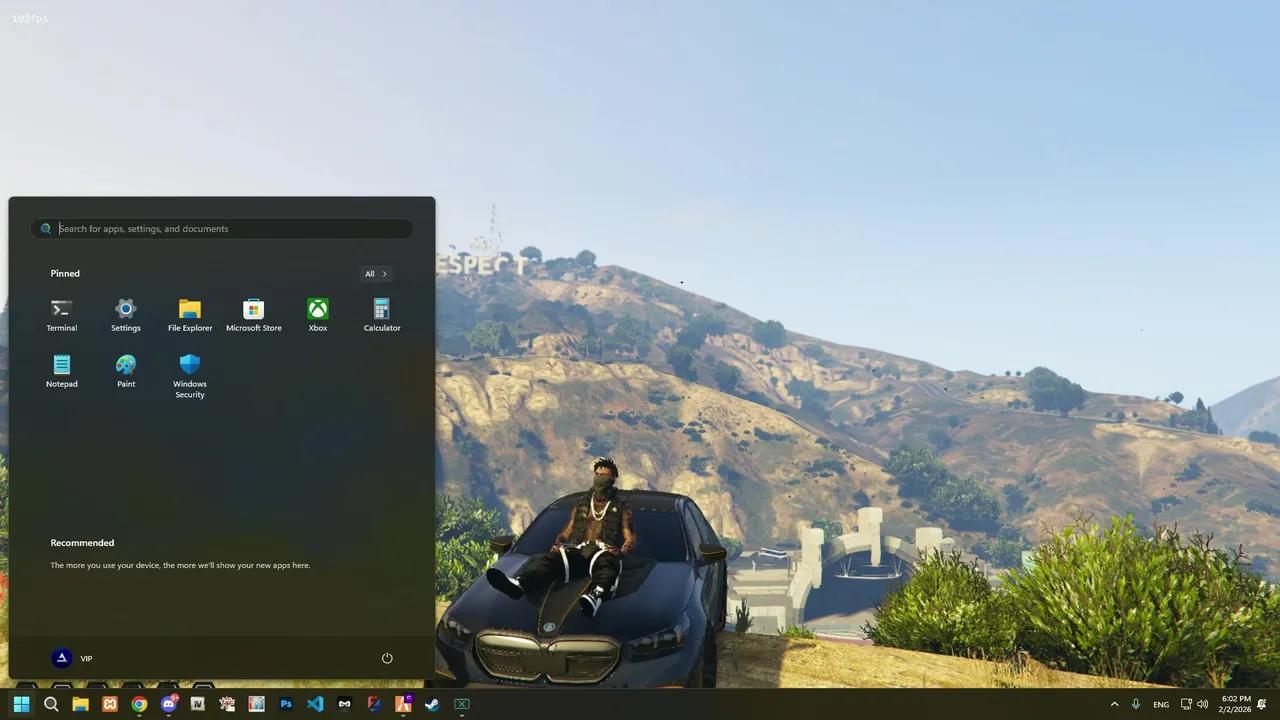Open the ENG language switcher
This screenshot has width=1280, height=720.
[x=1160, y=704]
